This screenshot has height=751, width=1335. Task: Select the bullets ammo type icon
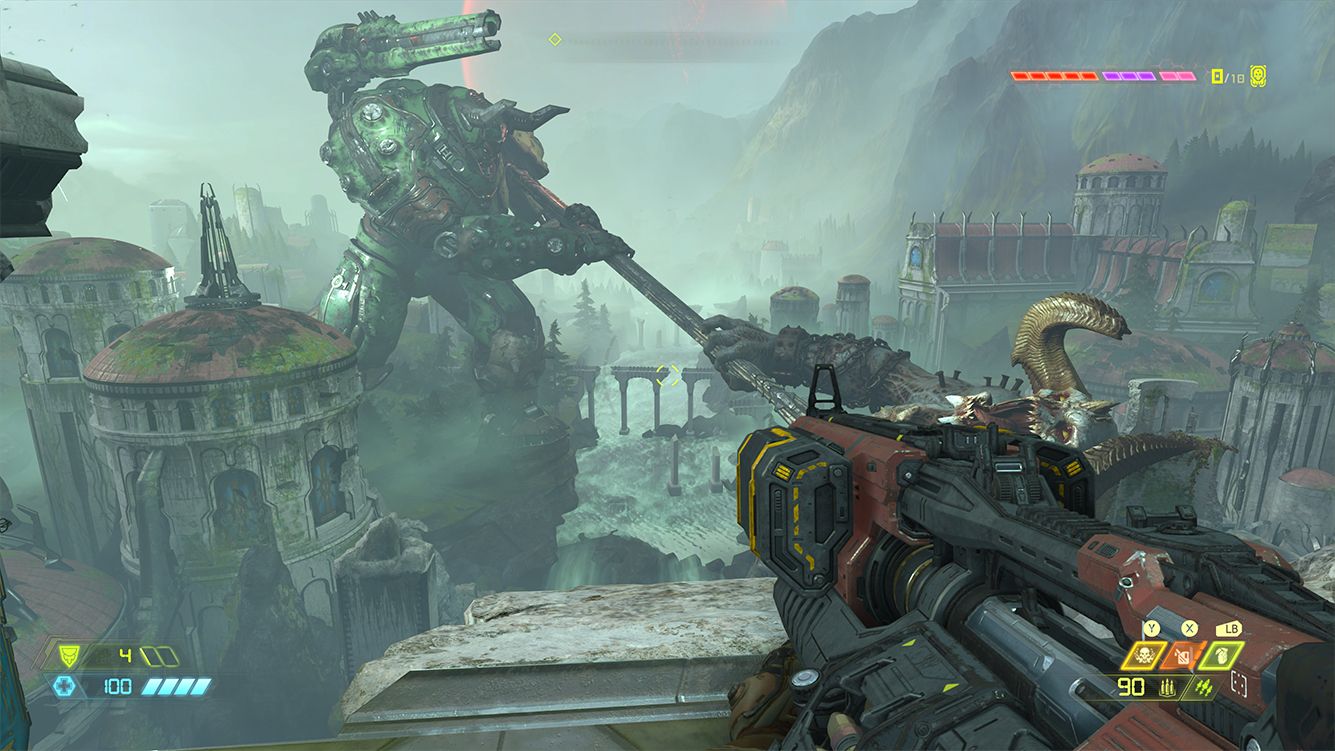(1166, 688)
